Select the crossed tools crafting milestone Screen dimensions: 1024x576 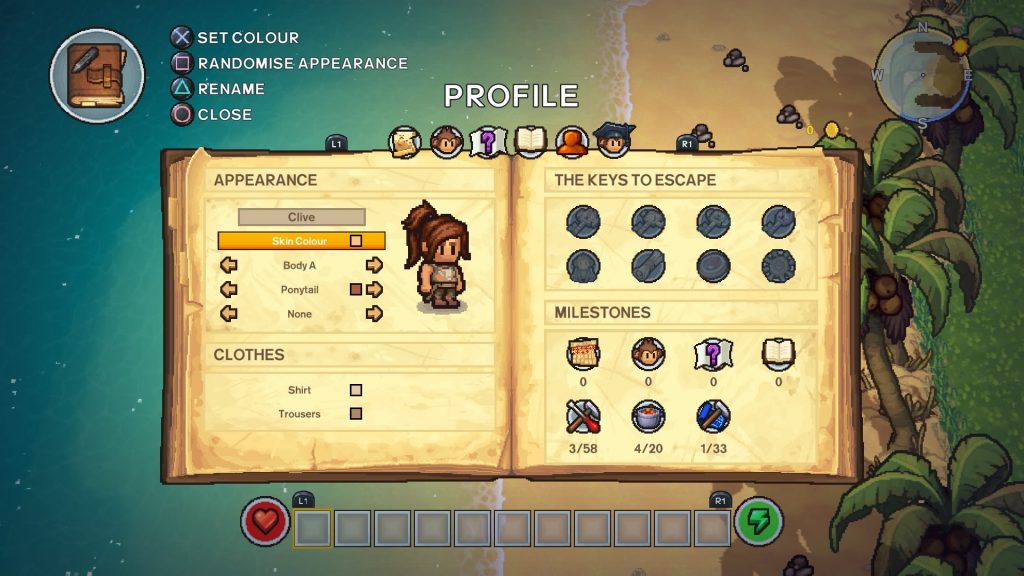click(x=583, y=415)
